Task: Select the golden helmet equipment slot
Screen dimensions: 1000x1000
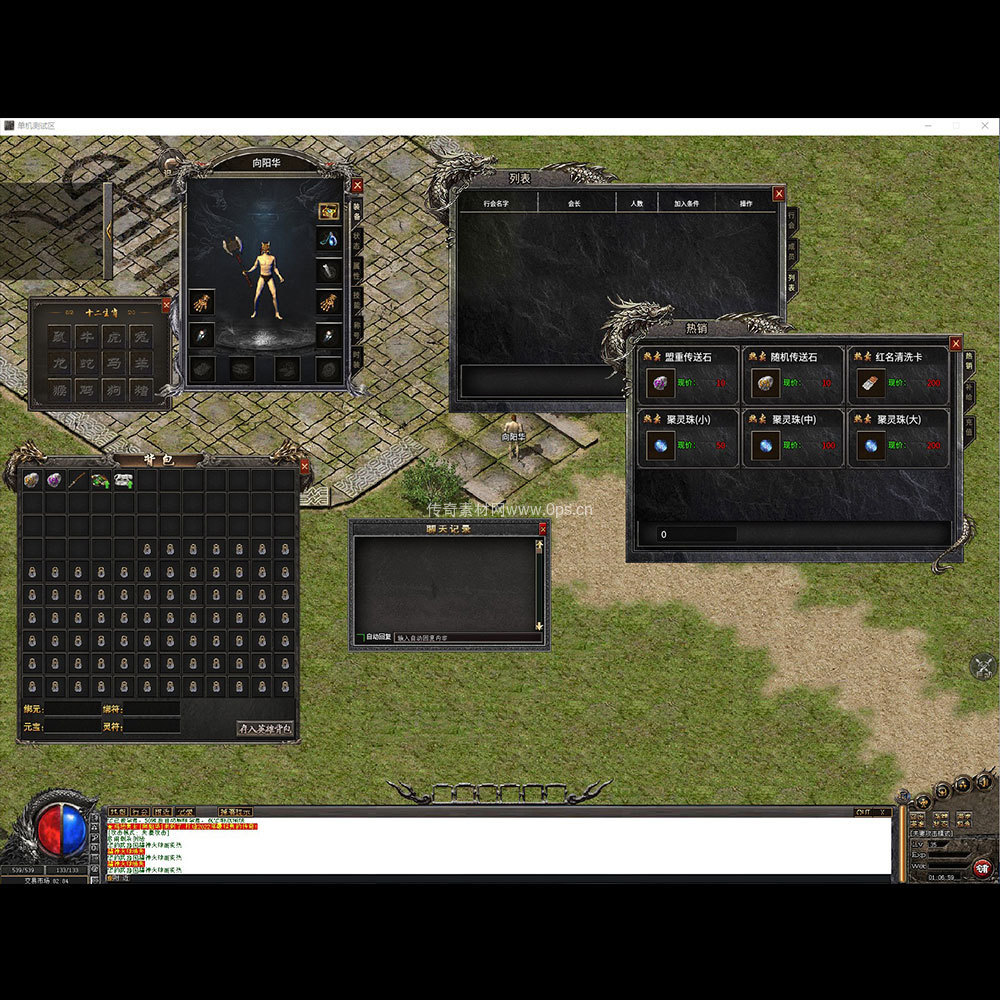Action: 329,211
